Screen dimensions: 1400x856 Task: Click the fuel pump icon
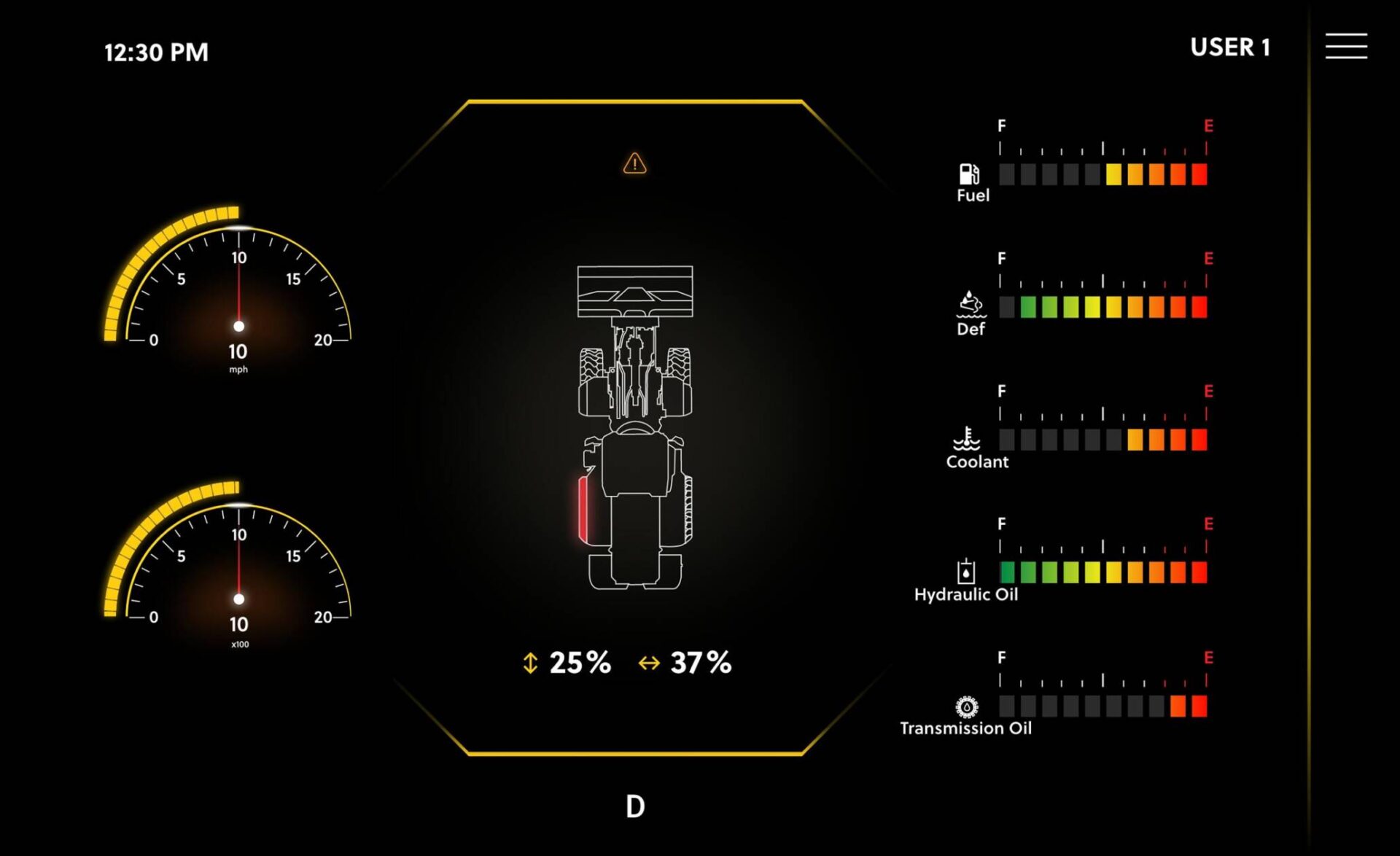968,174
